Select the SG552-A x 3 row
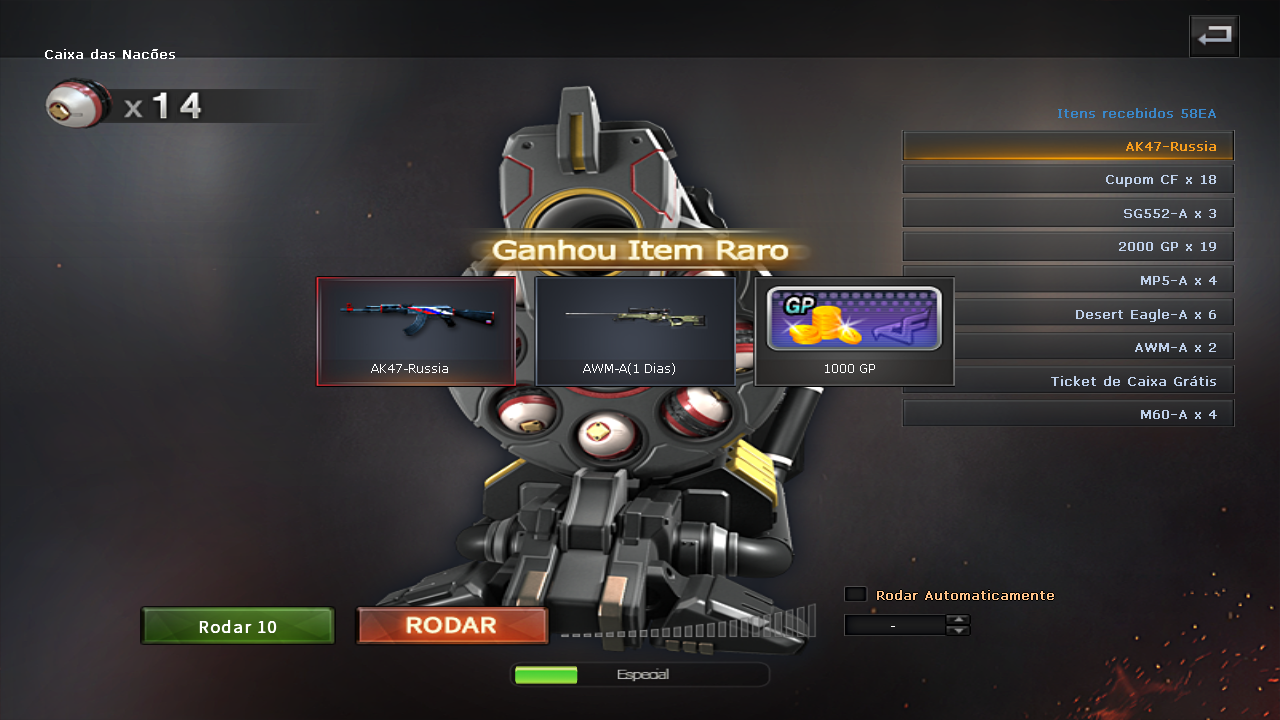Image resolution: width=1280 pixels, height=720 pixels. 1068,213
